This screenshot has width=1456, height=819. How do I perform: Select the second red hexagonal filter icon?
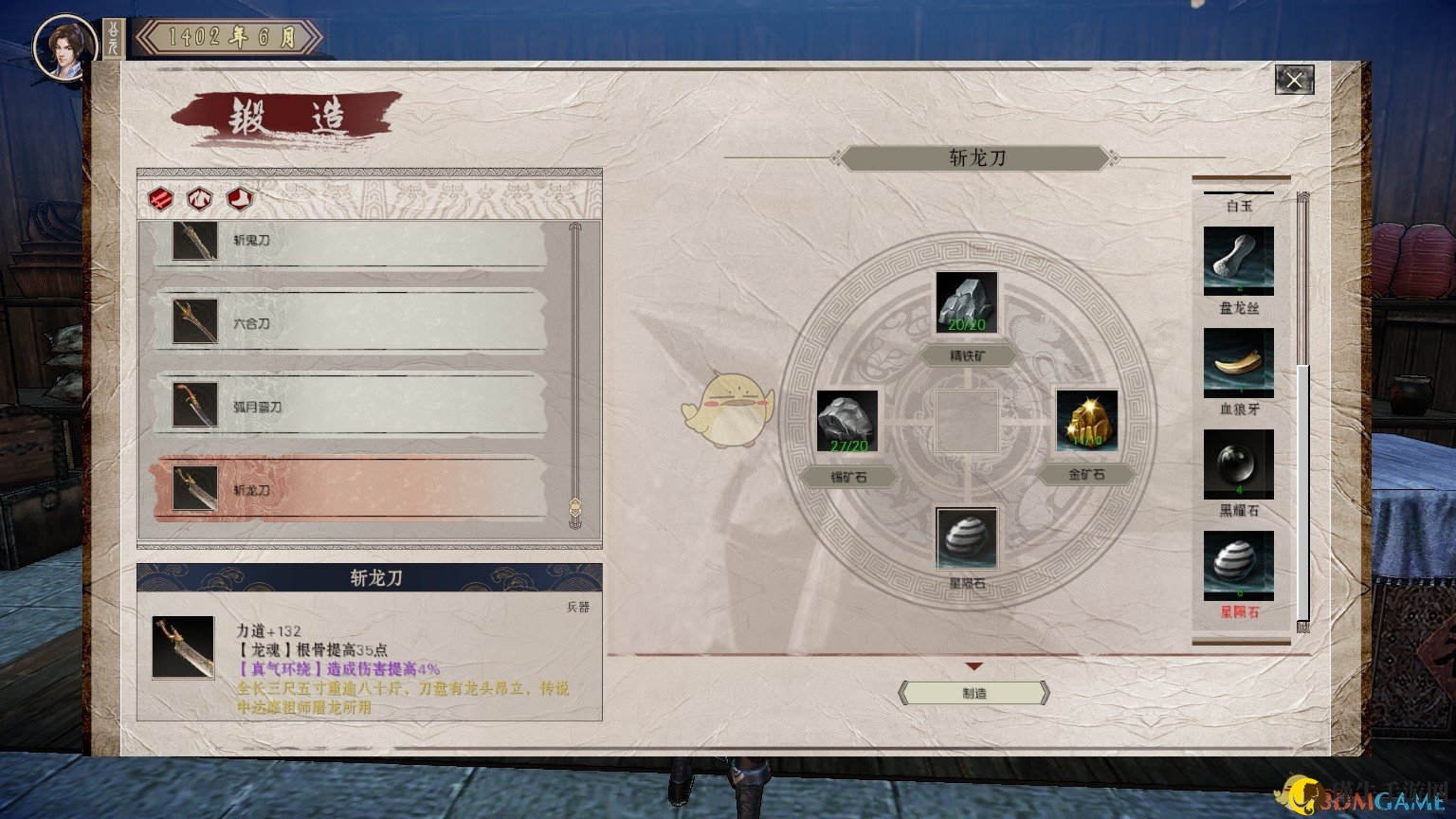(199, 199)
